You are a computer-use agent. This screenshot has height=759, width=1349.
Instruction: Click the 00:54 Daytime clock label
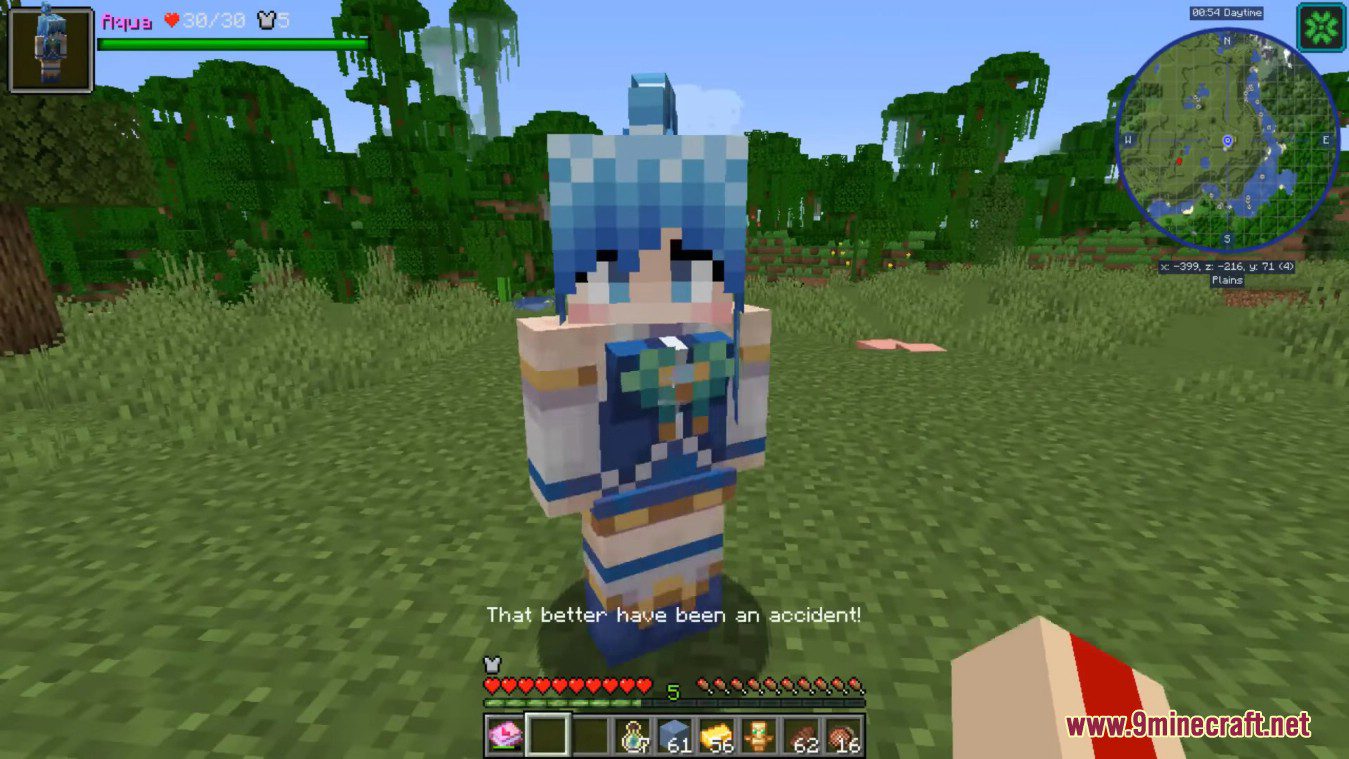[x=1227, y=11]
